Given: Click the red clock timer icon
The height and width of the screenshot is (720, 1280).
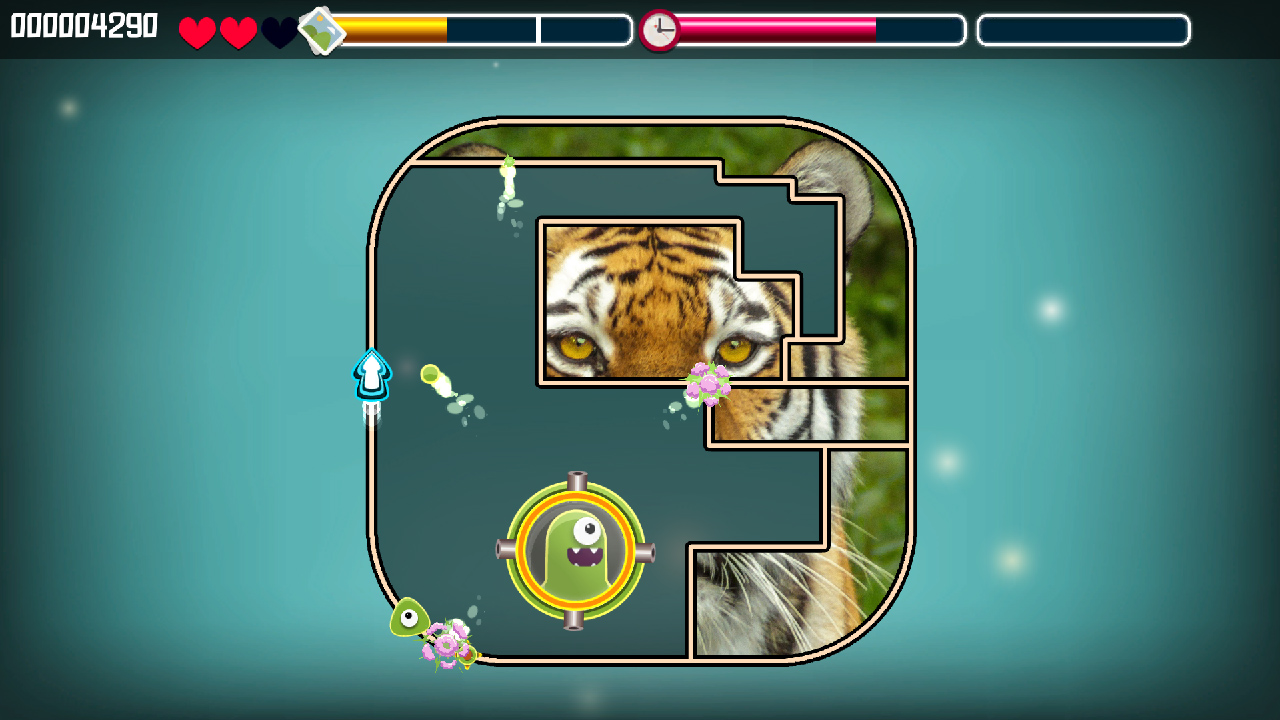Looking at the screenshot, I should (660, 27).
